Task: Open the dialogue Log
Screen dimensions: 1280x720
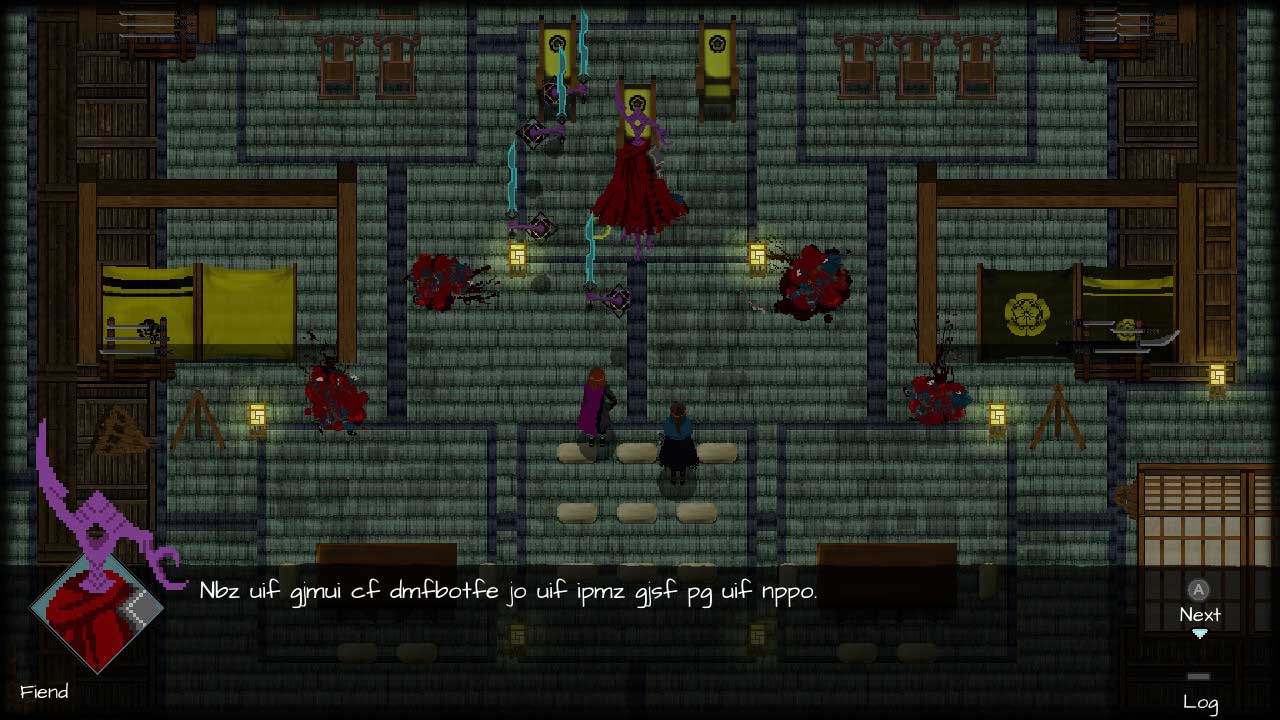Action: pyautogui.click(x=1199, y=701)
